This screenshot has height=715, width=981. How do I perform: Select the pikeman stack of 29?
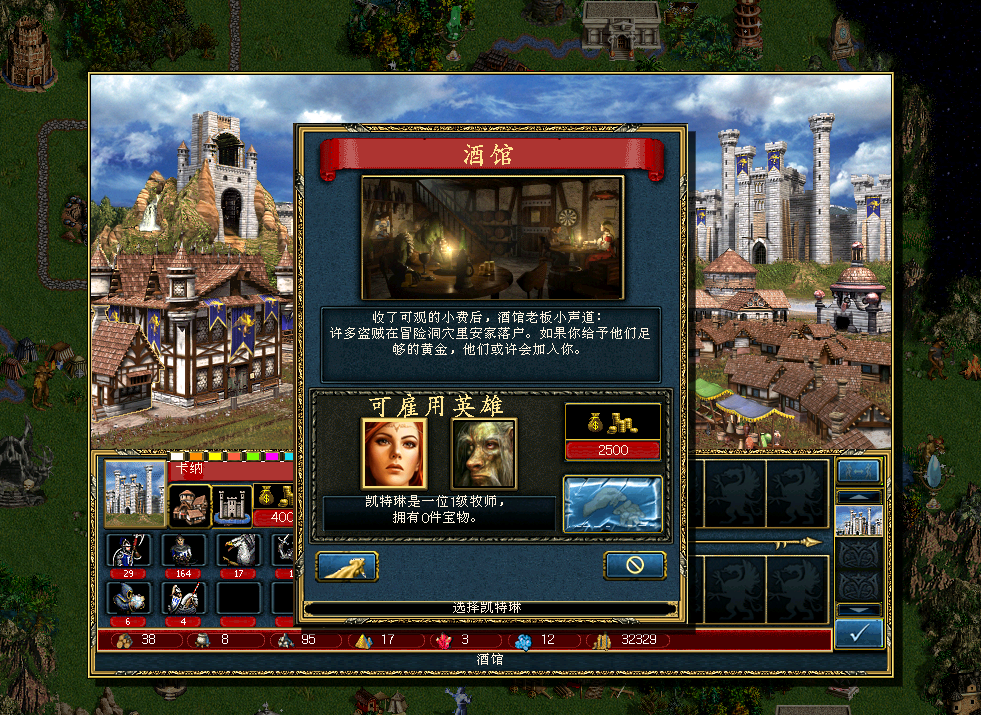click(129, 551)
